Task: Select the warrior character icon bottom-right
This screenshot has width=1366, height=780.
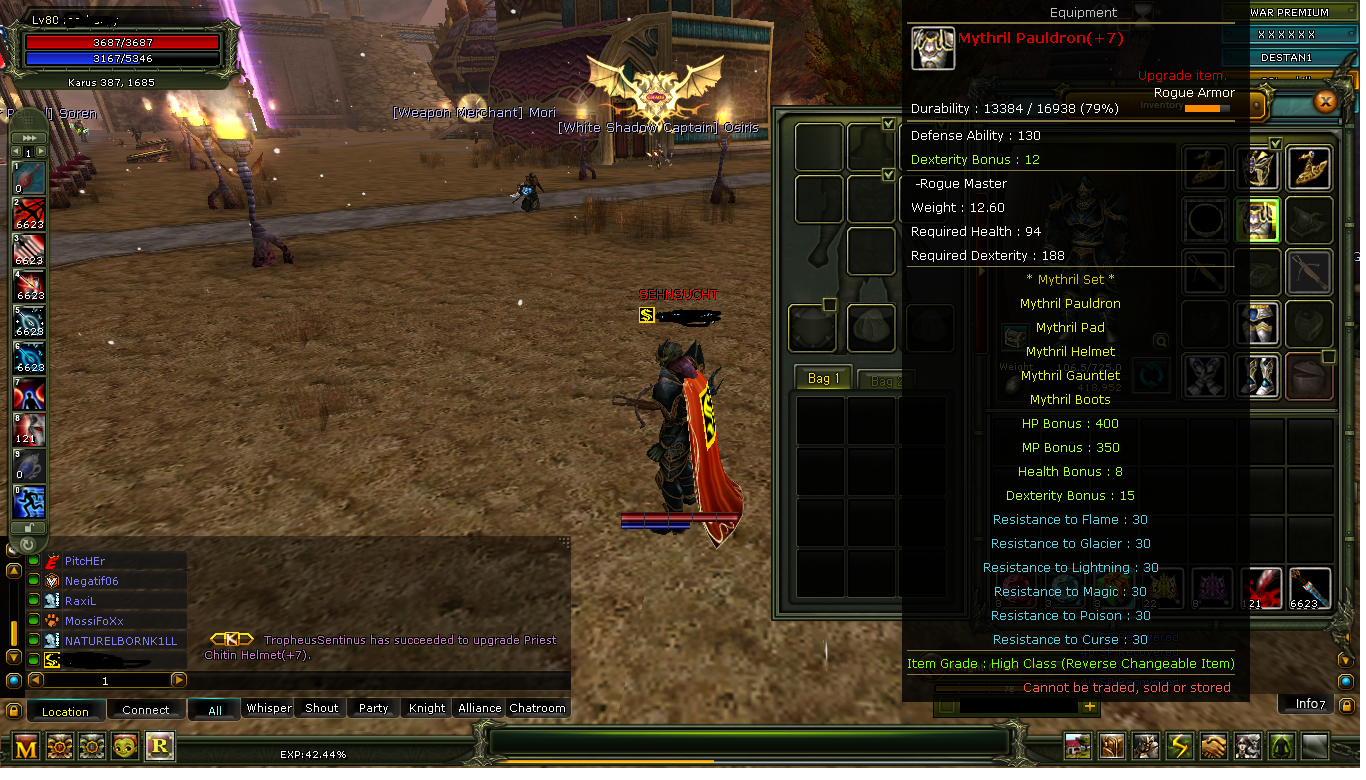Action: [x=1145, y=746]
